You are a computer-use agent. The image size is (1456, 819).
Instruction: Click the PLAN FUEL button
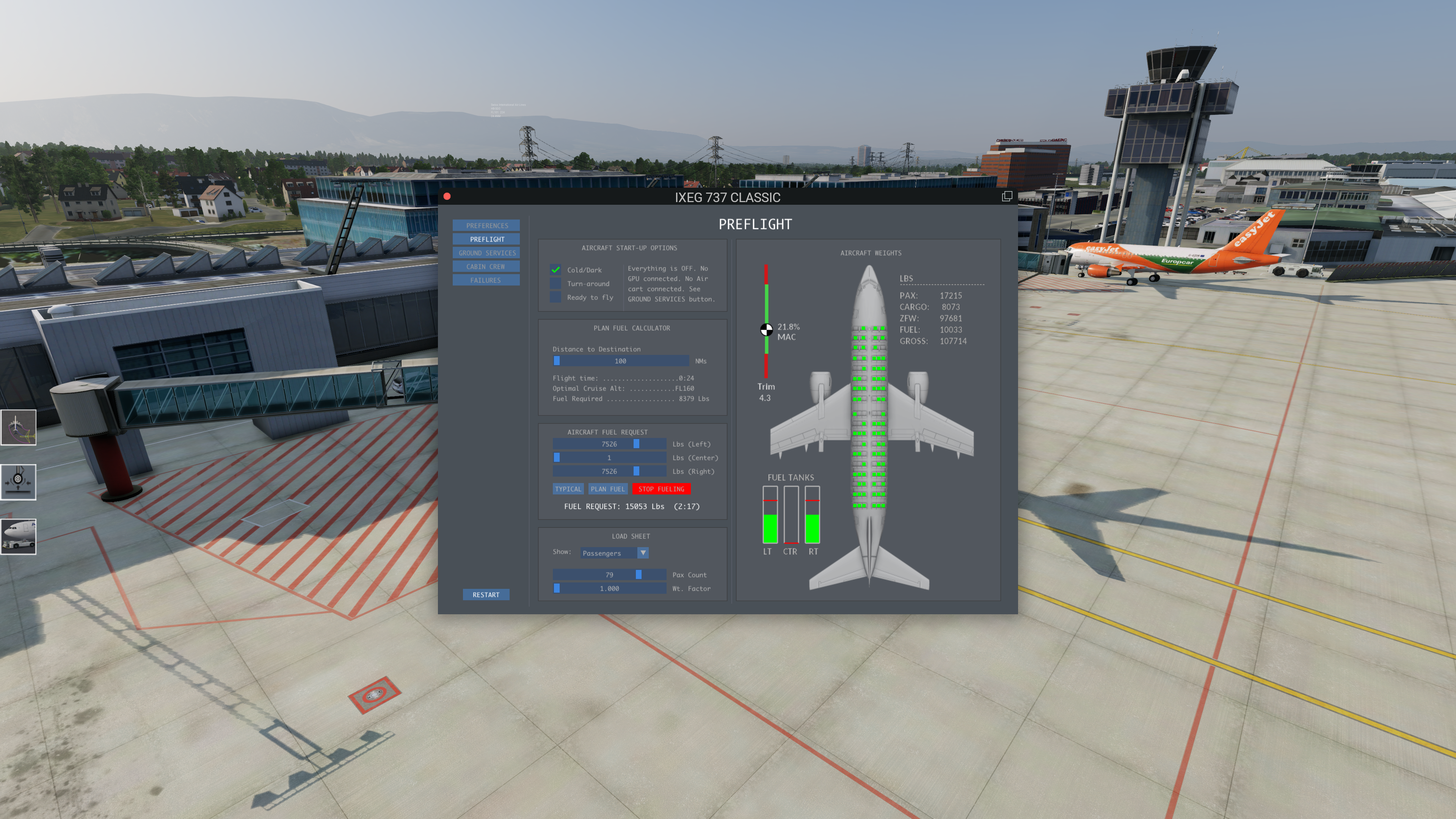(607, 489)
